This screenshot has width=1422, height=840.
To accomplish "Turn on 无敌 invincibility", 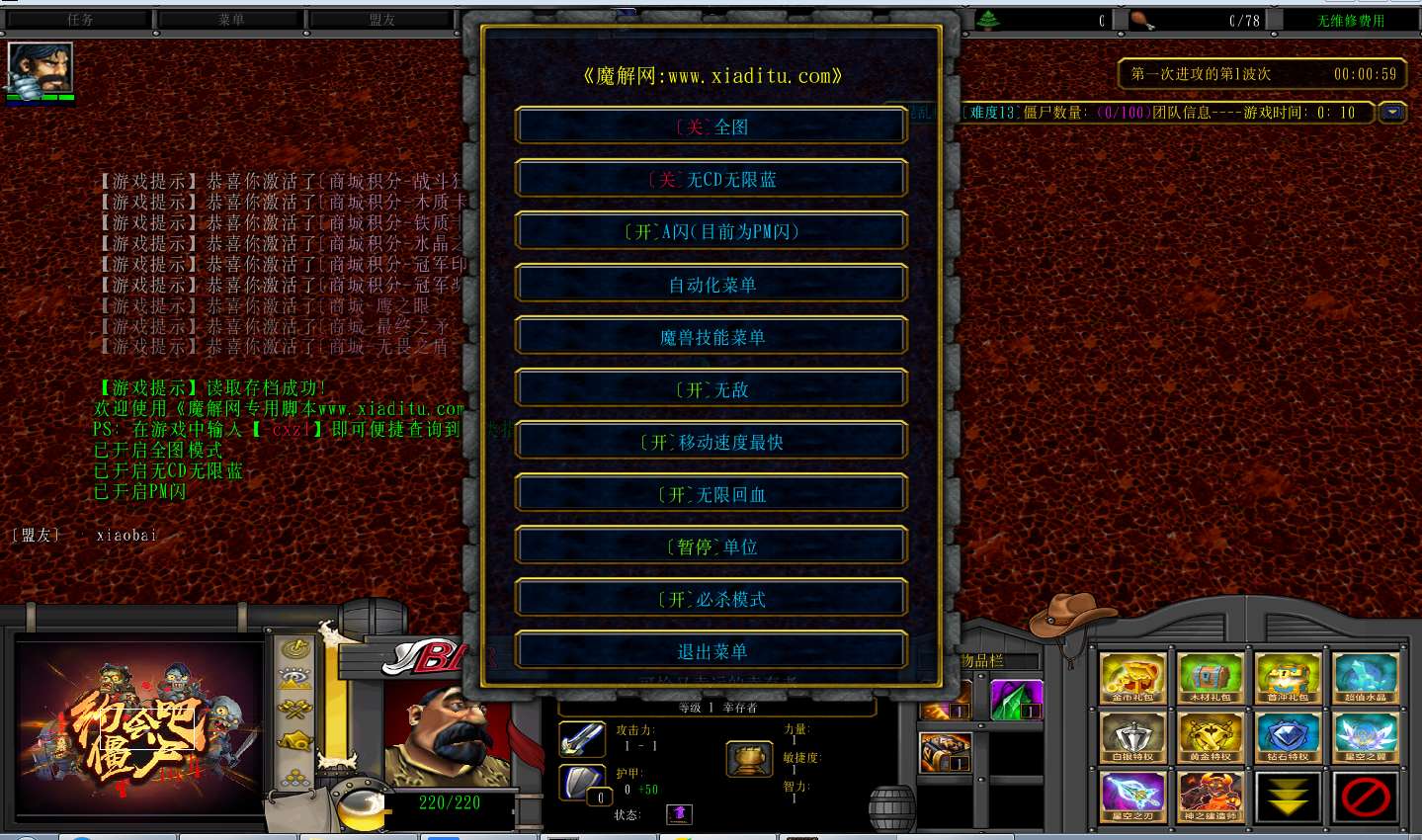I will coord(711,389).
